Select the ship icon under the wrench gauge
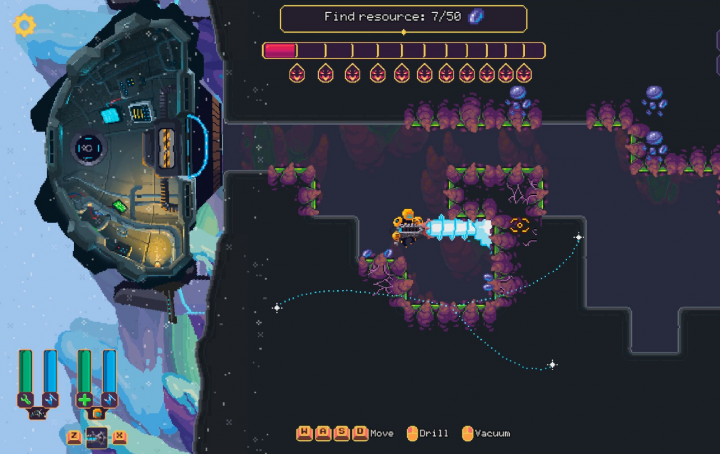The image size is (720, 454). (x=38, y=412)
